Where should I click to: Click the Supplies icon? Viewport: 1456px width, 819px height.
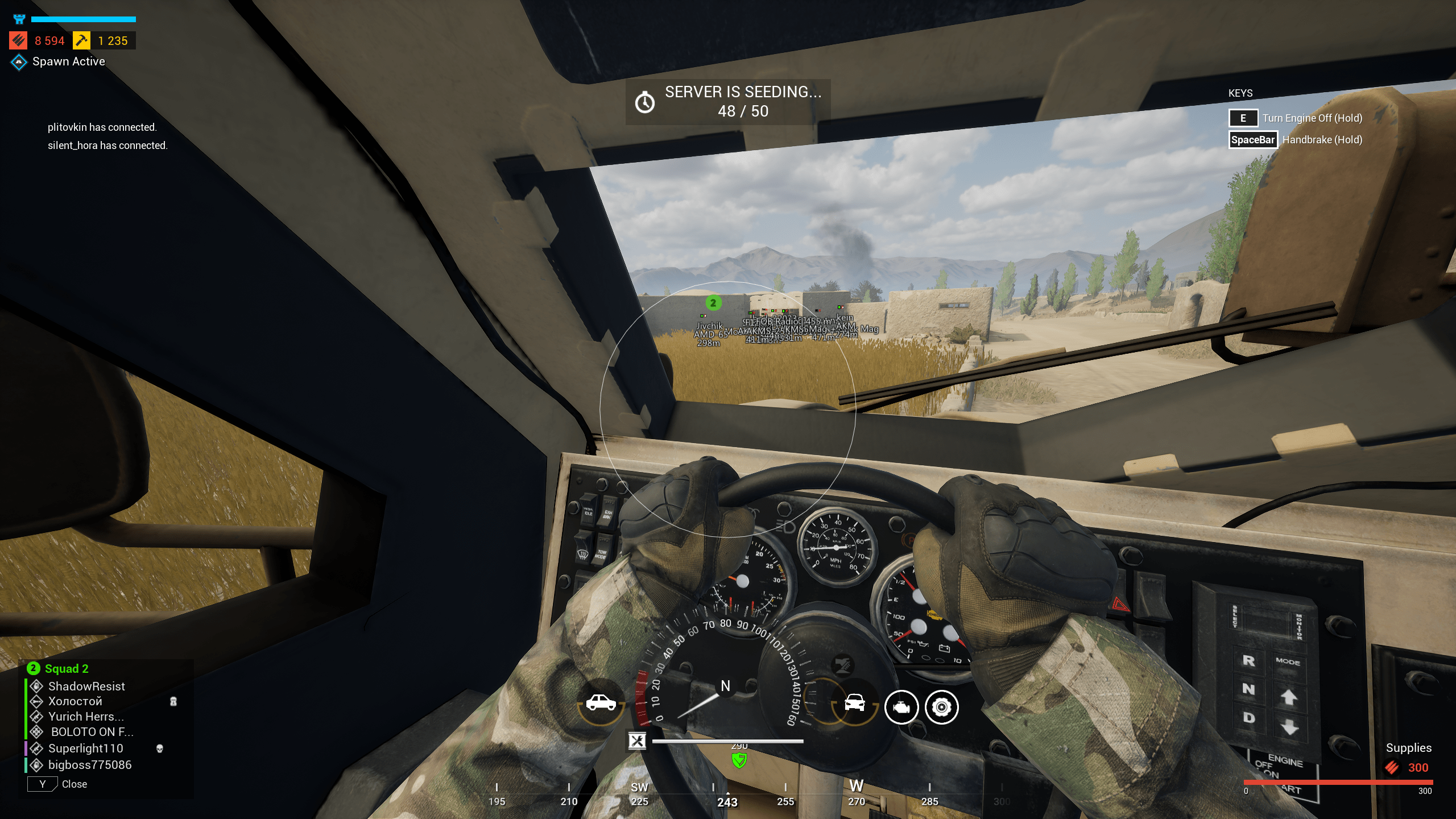click(x=1392, y=768)
